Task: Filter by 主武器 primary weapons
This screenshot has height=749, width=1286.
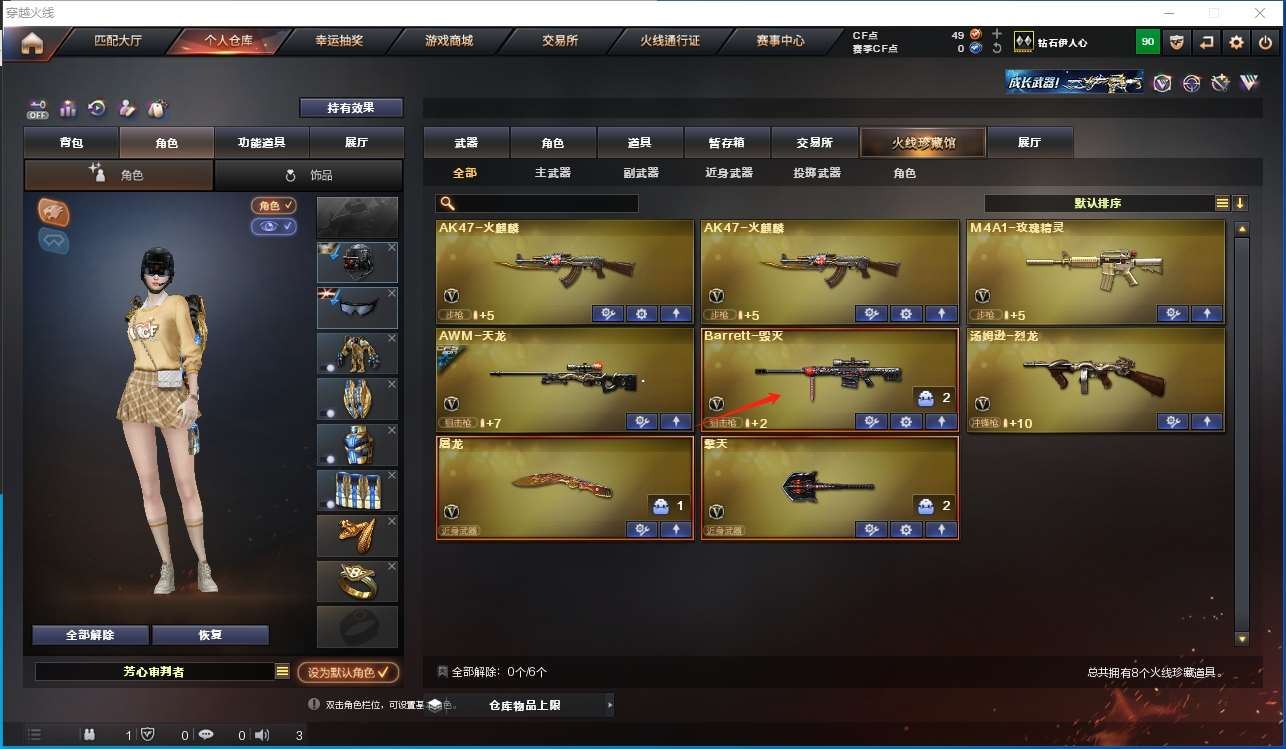Action: [552, 173]
